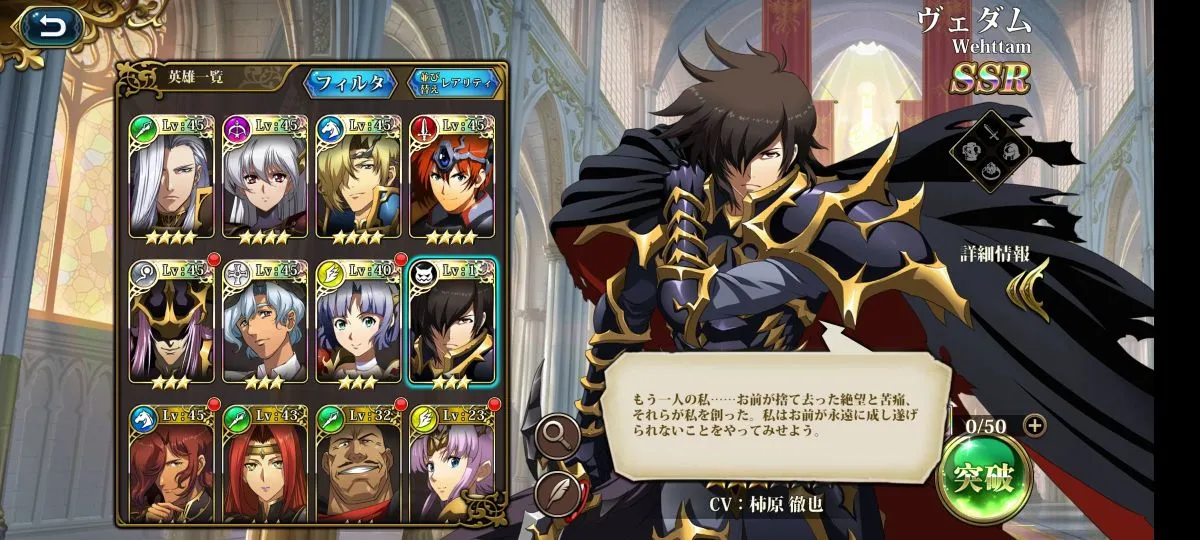The height and width of the screenshot is (540, 1200).
Task: Choose the blond hero with blue armor
Action: click(358, 177)
